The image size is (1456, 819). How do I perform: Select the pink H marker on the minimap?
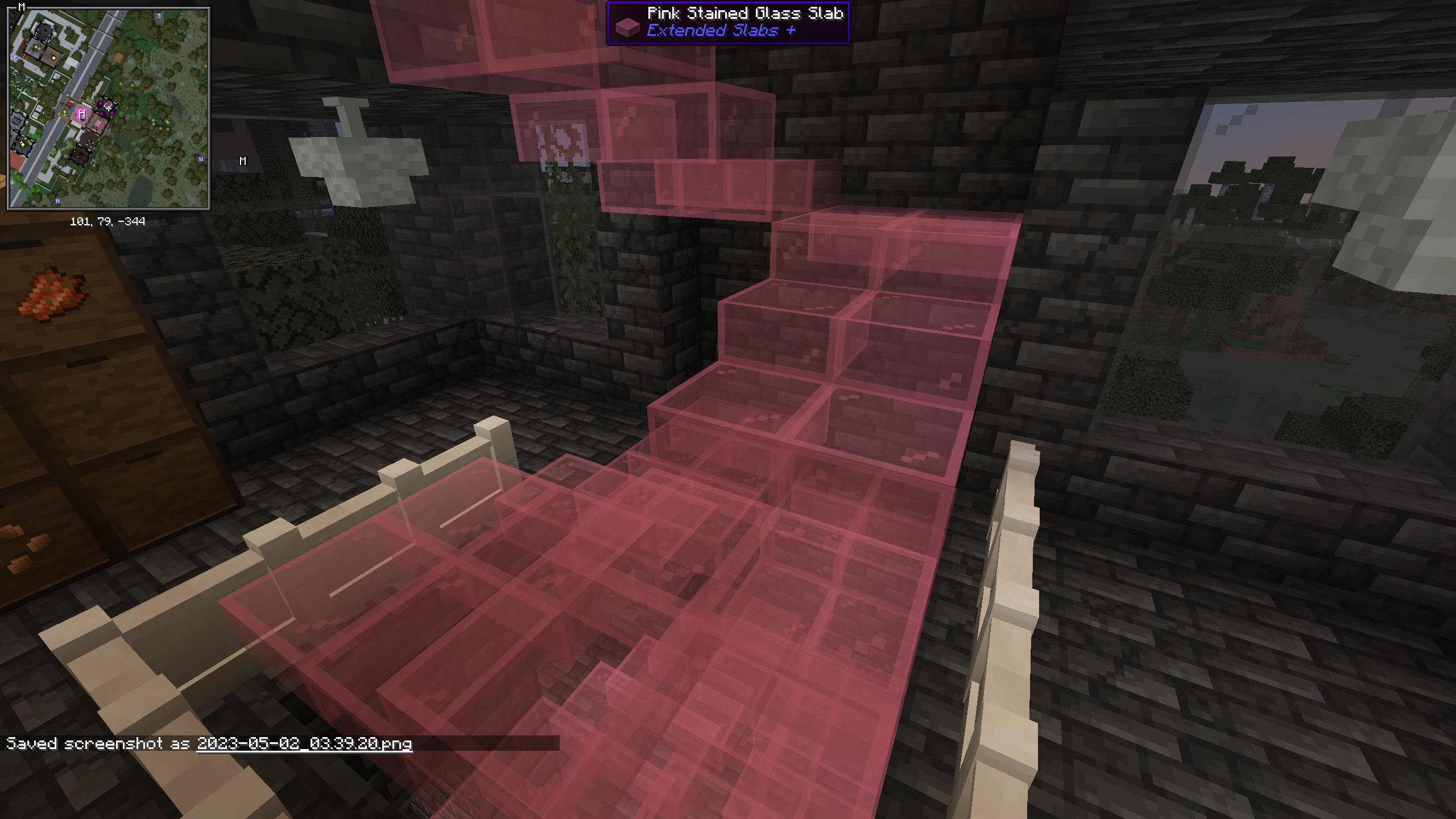(82, 114)
